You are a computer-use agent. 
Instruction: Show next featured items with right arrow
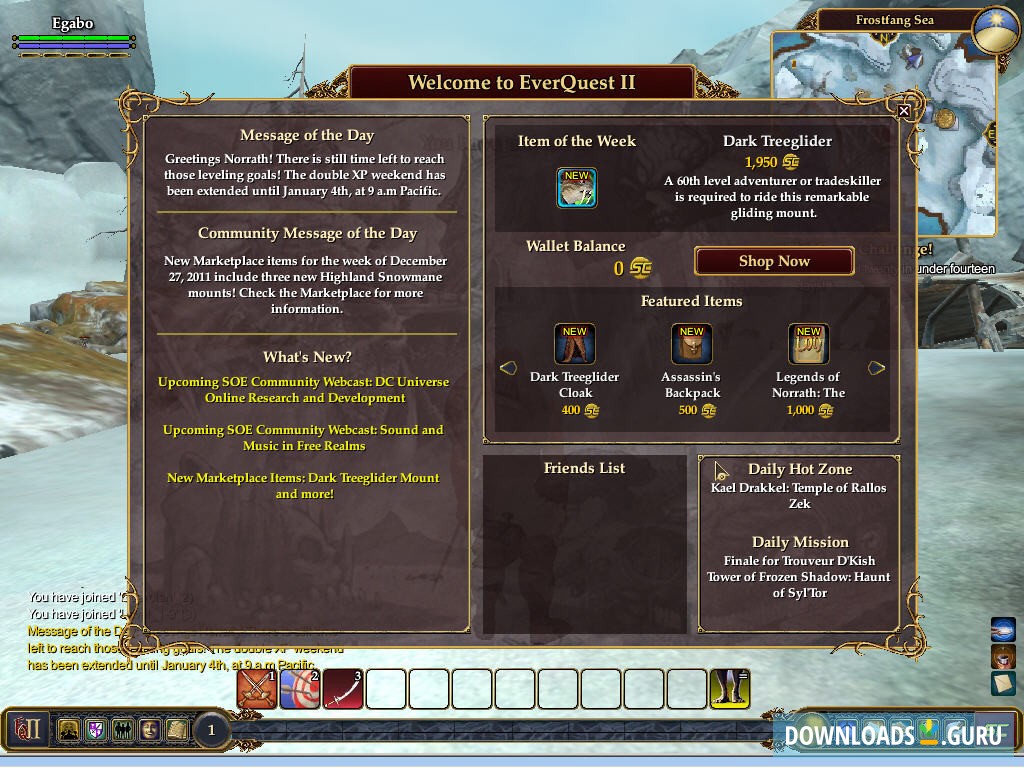pos(877,368)
